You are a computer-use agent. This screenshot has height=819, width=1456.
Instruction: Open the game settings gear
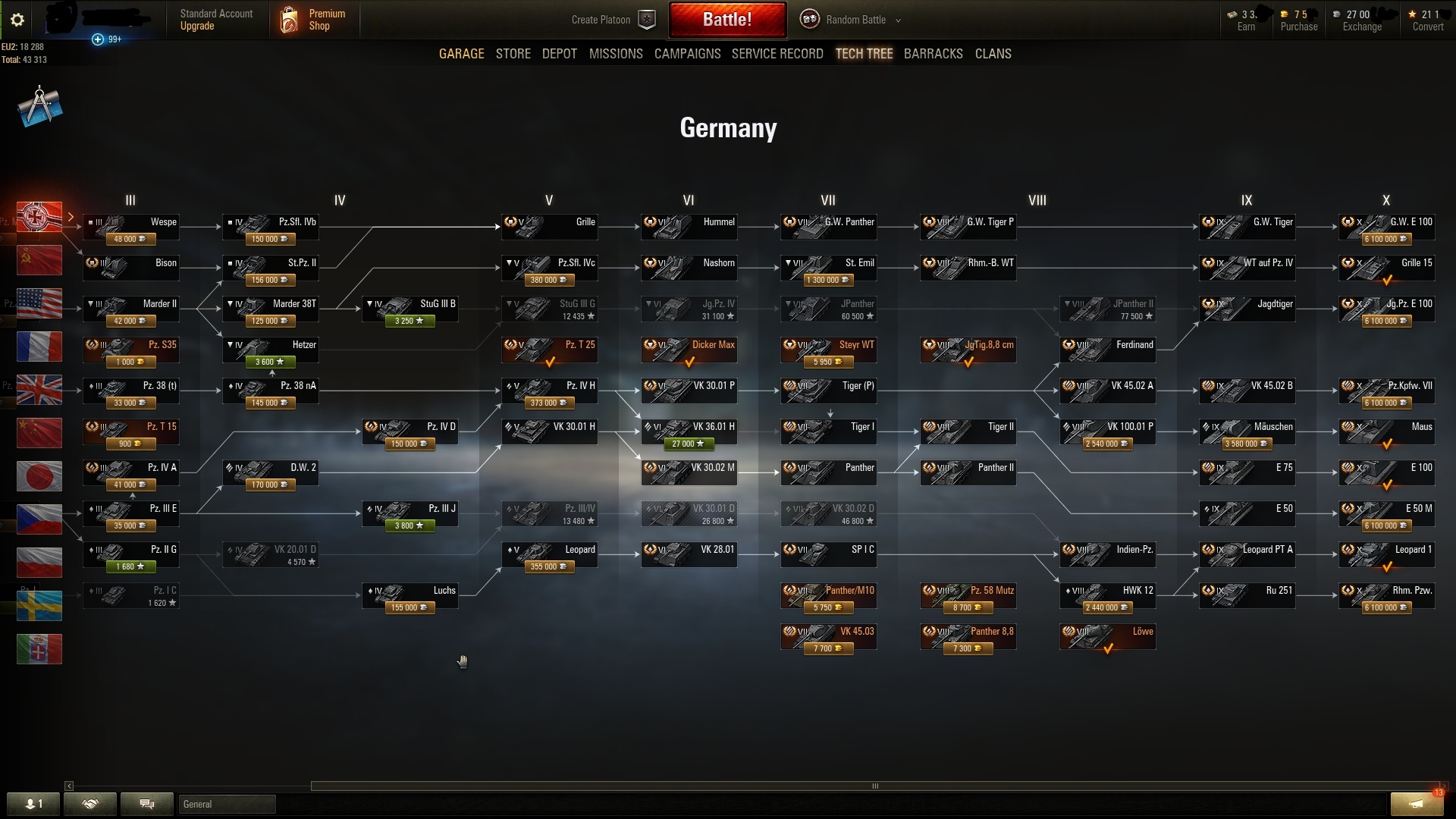(x=17, y=20)
